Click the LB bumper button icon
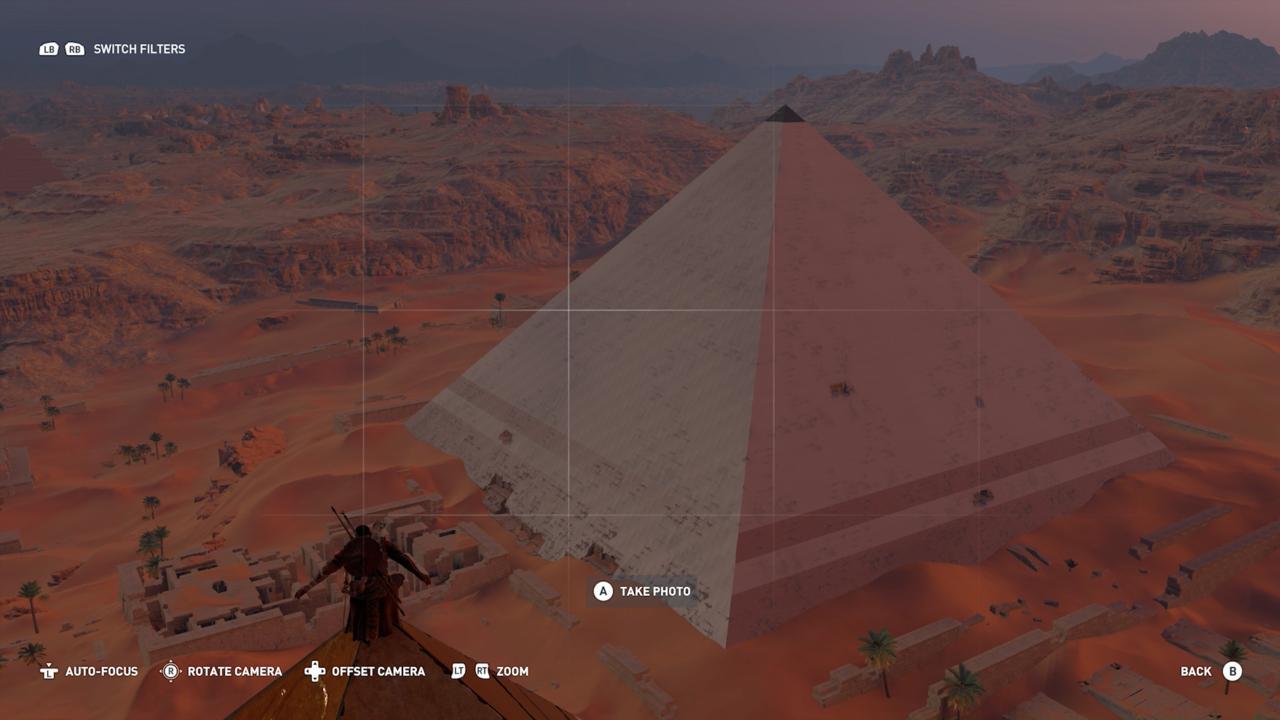Image resolution: width=1280 pixels, height=720 pixels. click(48, 48)
